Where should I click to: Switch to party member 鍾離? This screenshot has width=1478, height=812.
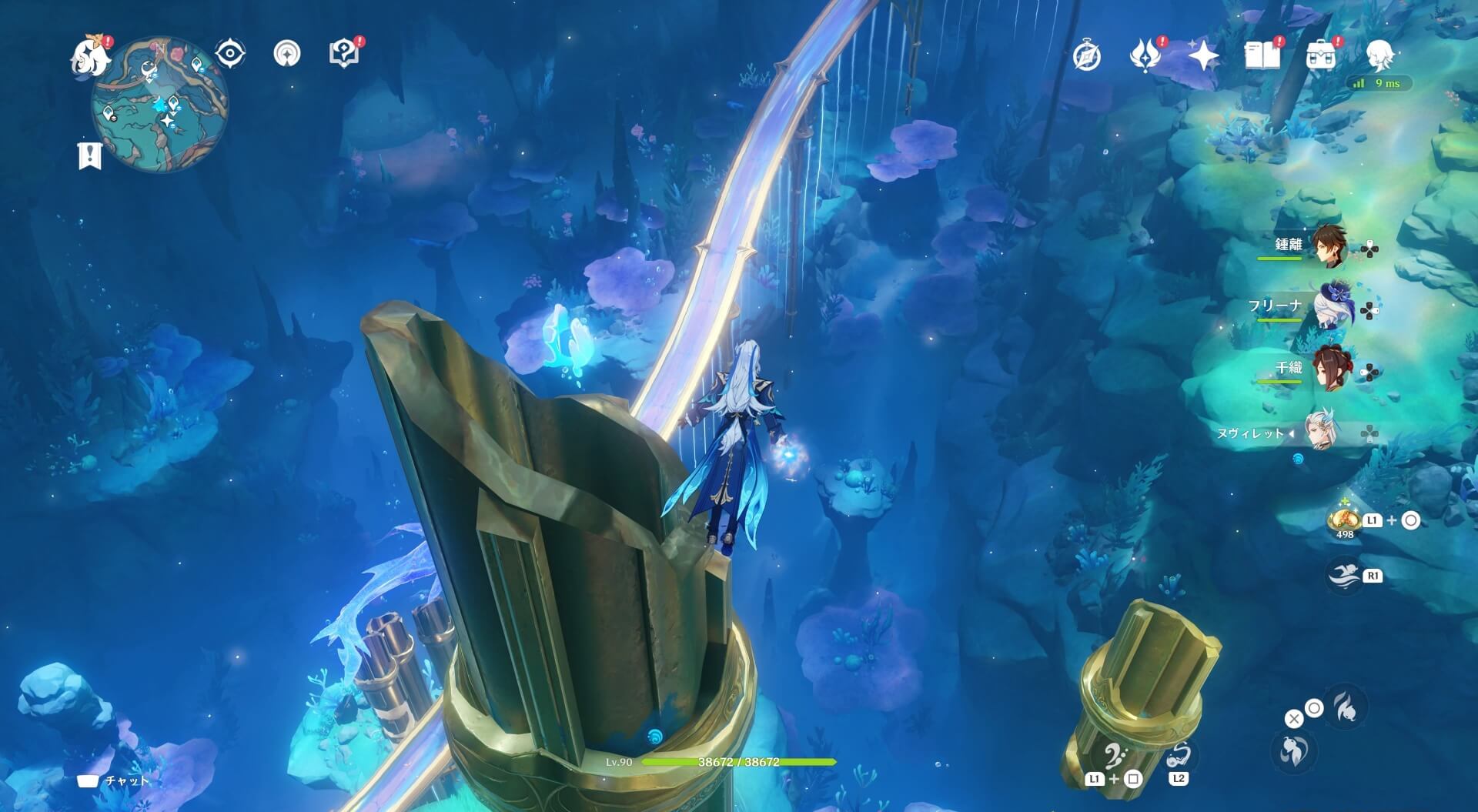click(x=1327, y=246)
